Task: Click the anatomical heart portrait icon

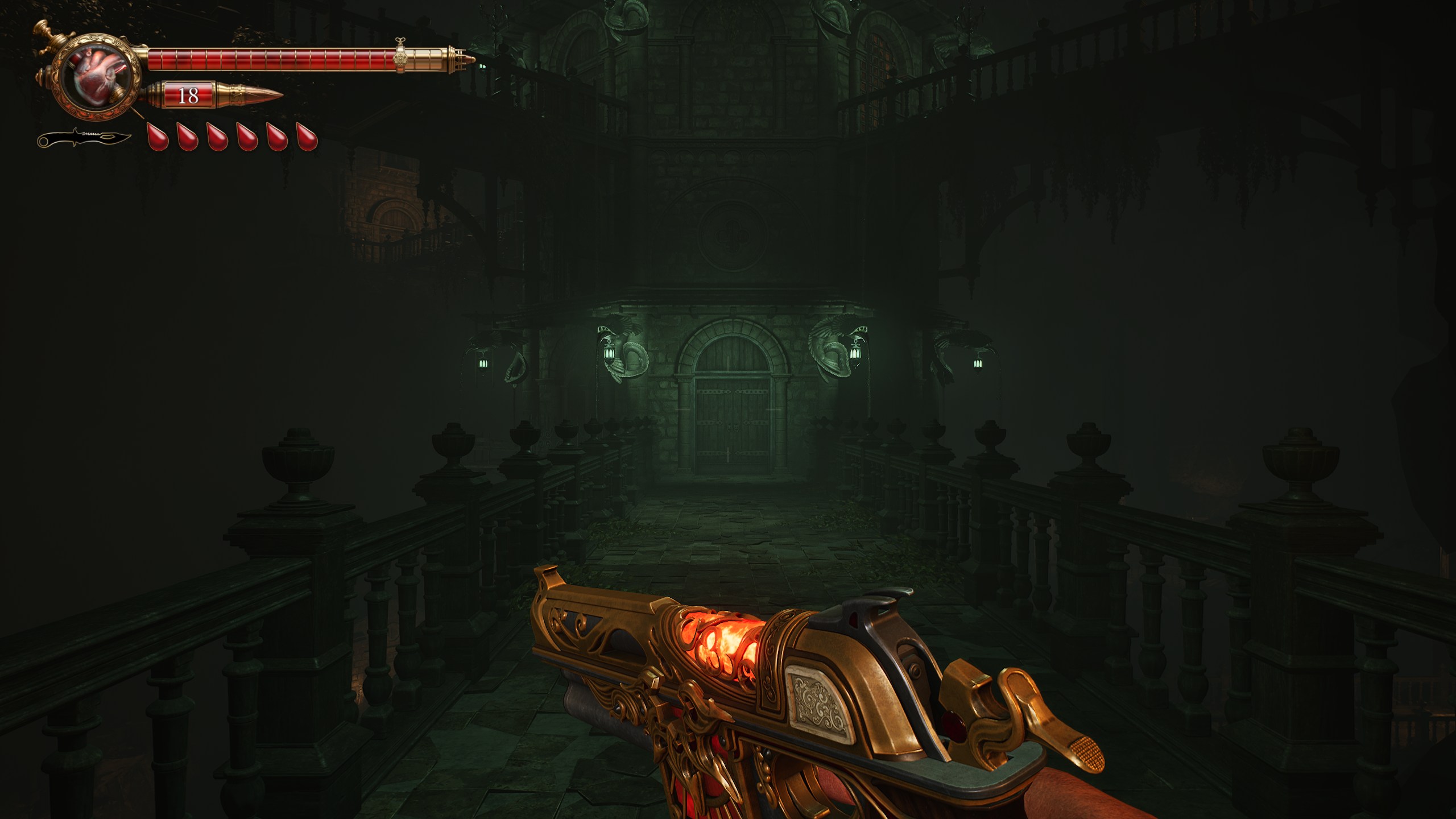Action: pyautogui.click(x=96, y=77)
